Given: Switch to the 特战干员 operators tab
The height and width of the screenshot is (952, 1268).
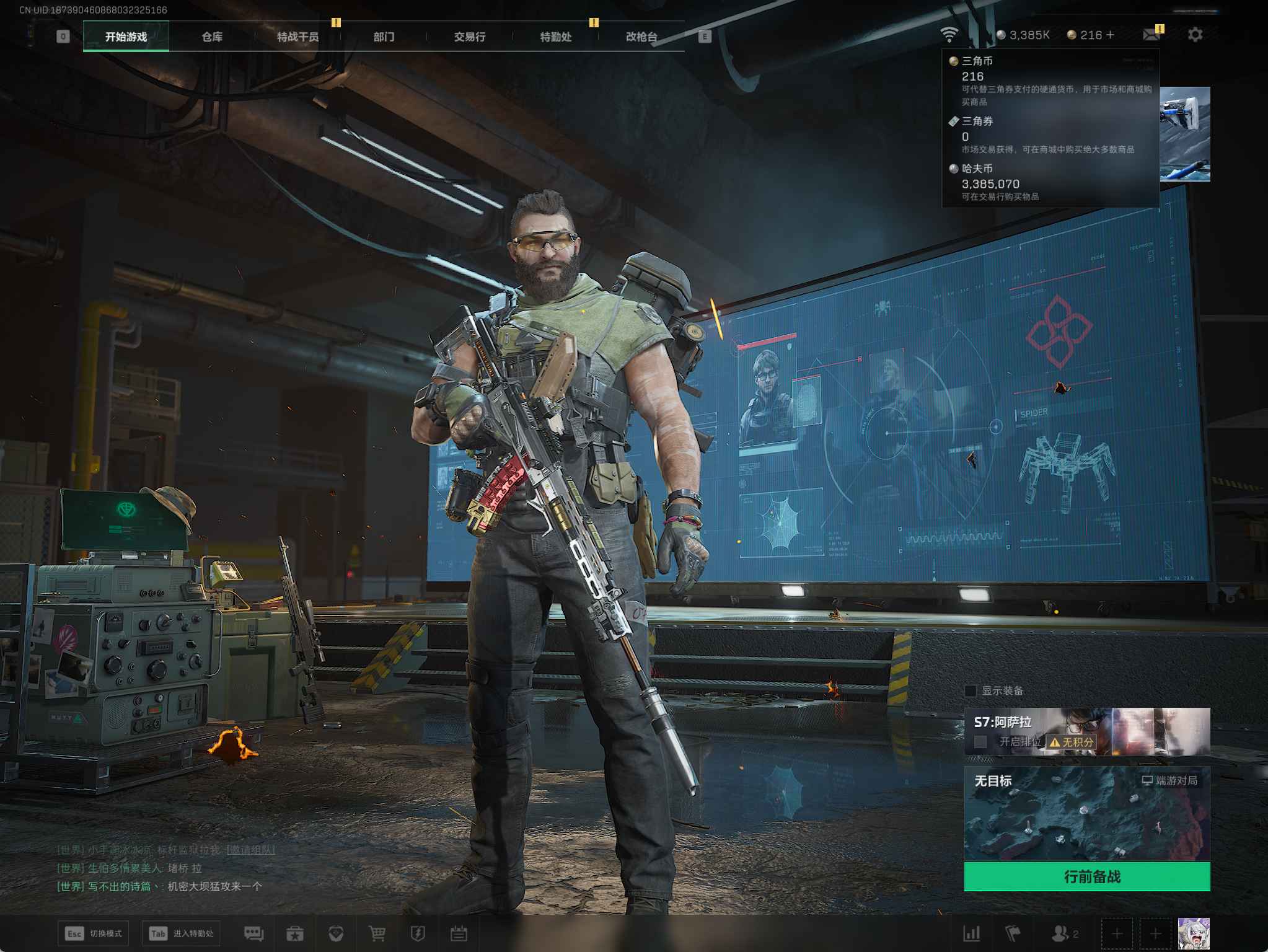Looking at the screenshot, I should point(297,37).
